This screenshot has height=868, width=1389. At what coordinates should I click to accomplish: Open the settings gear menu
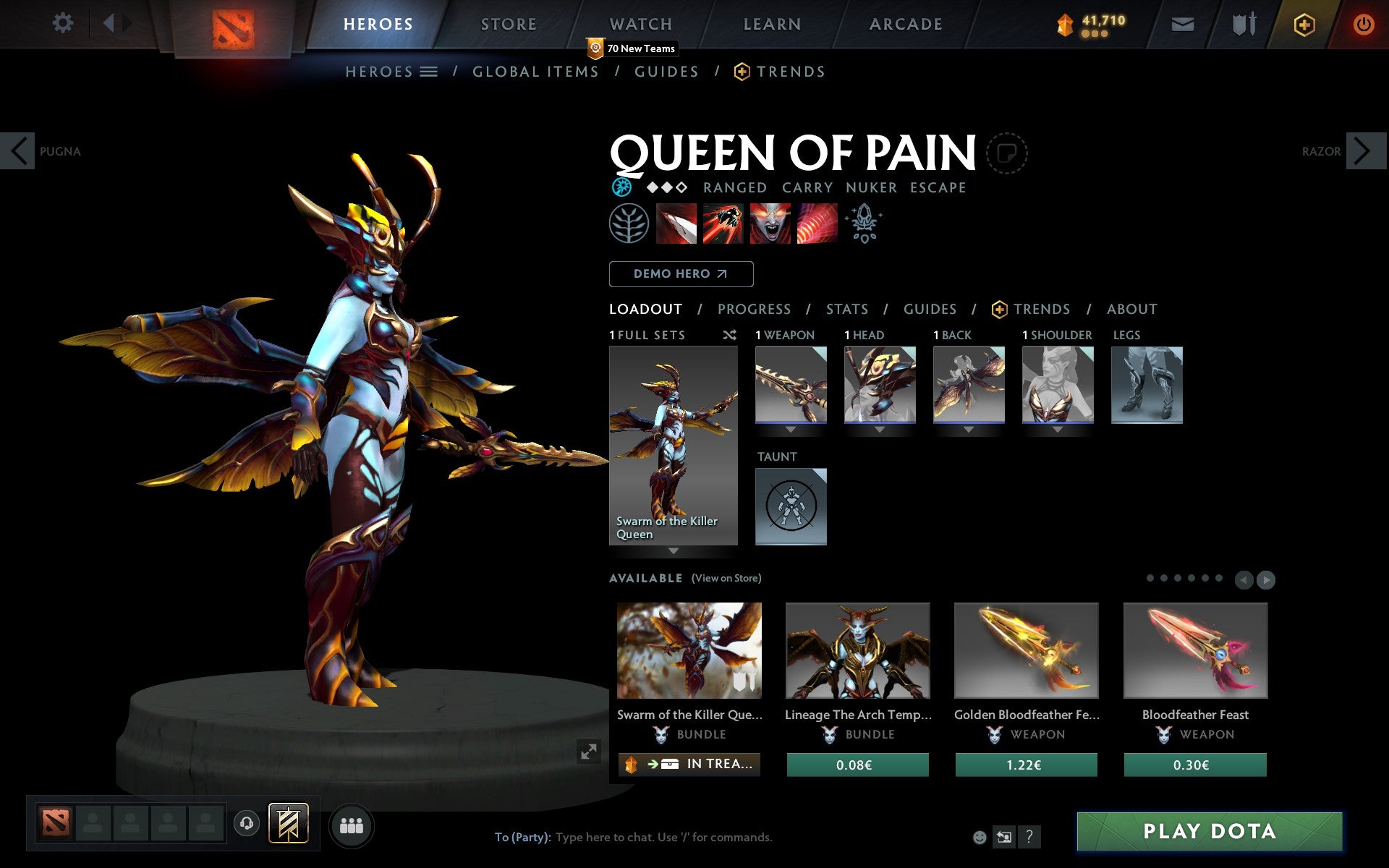coord(64,23)
